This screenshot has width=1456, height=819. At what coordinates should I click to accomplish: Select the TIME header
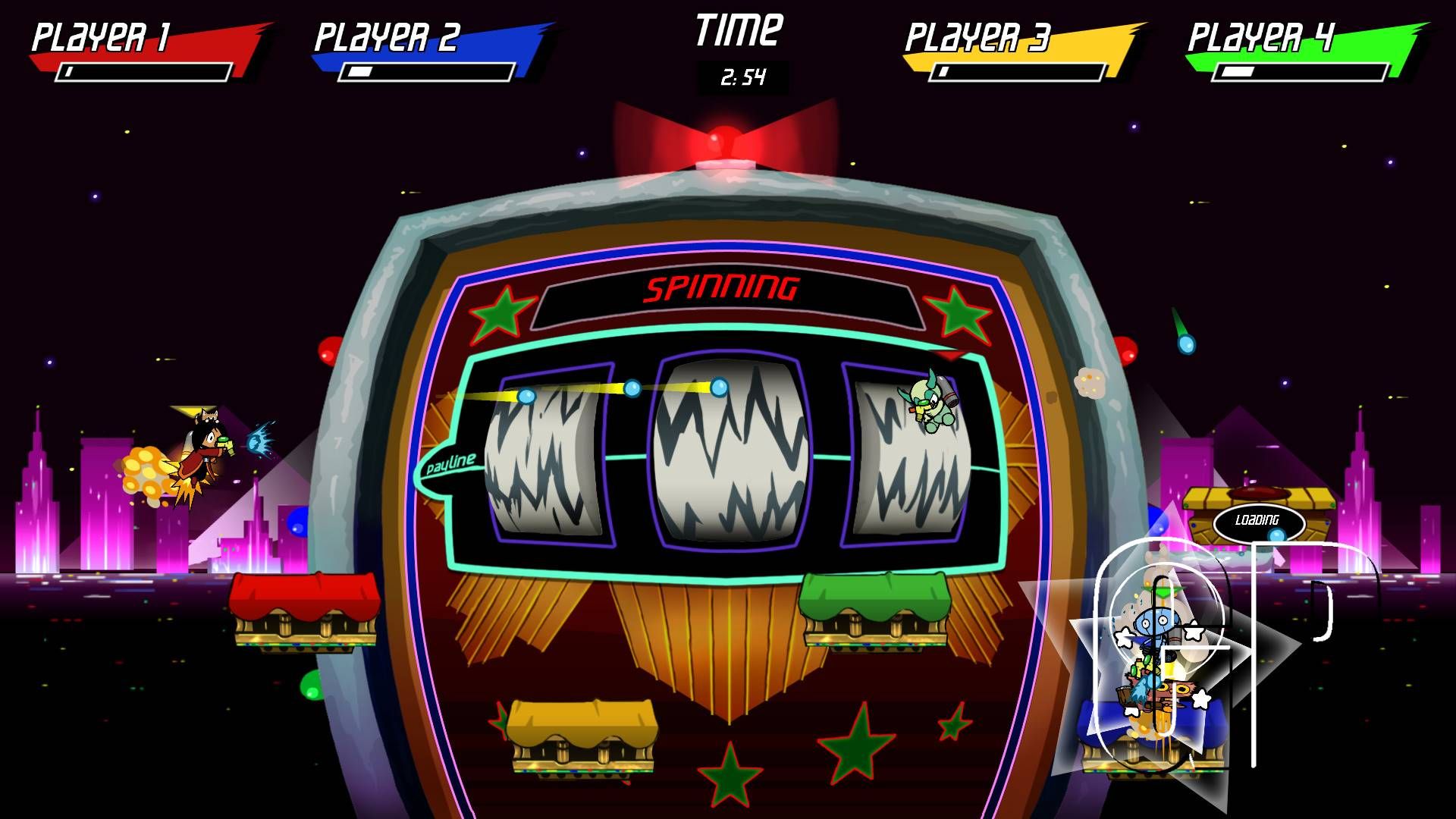click(738, 29)
